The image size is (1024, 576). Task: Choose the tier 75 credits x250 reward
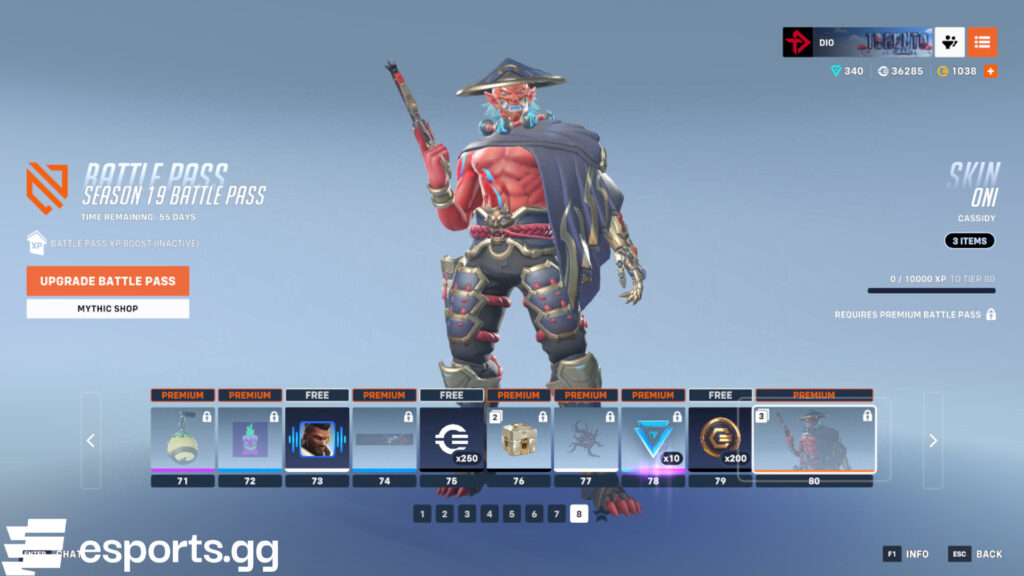pos(451,438)
